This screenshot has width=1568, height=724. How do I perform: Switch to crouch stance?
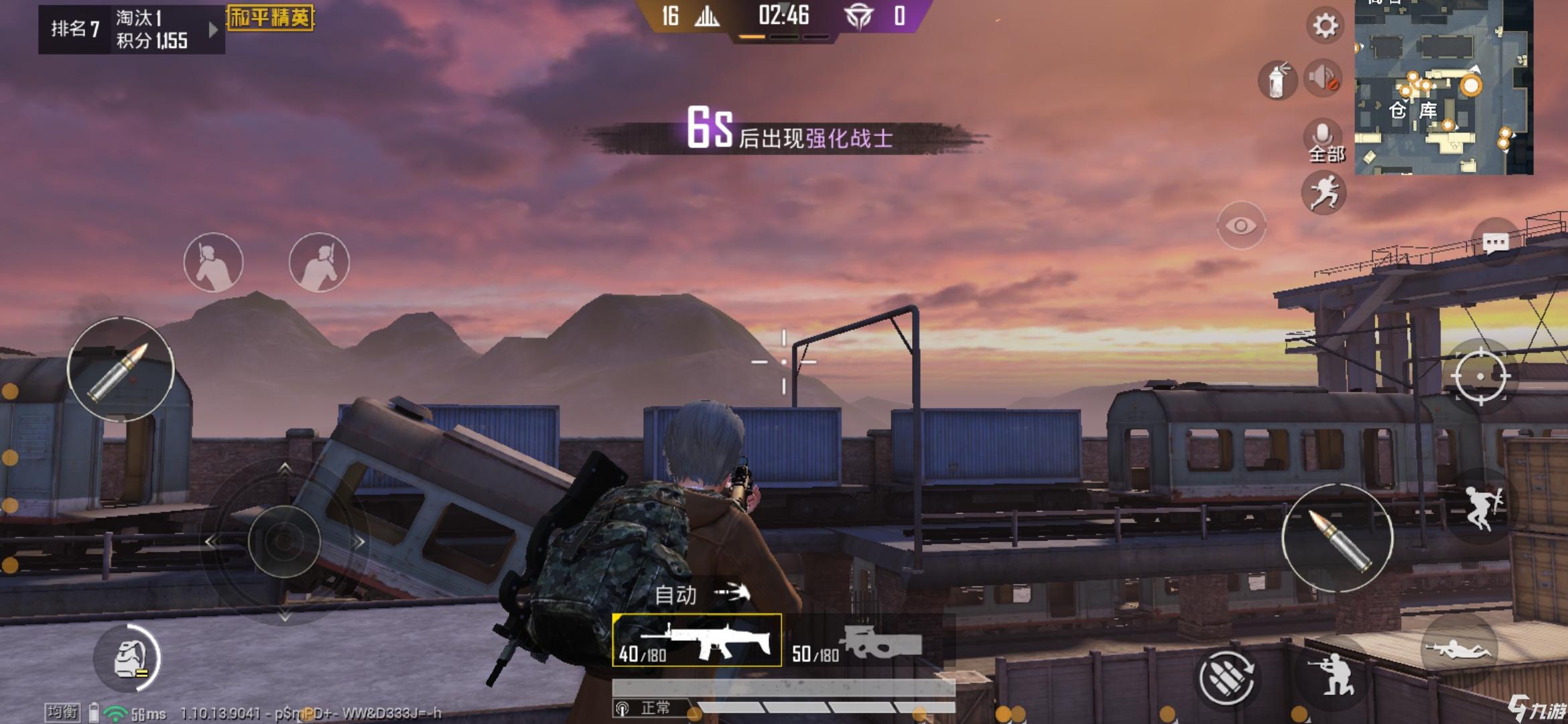[1331, 672]
